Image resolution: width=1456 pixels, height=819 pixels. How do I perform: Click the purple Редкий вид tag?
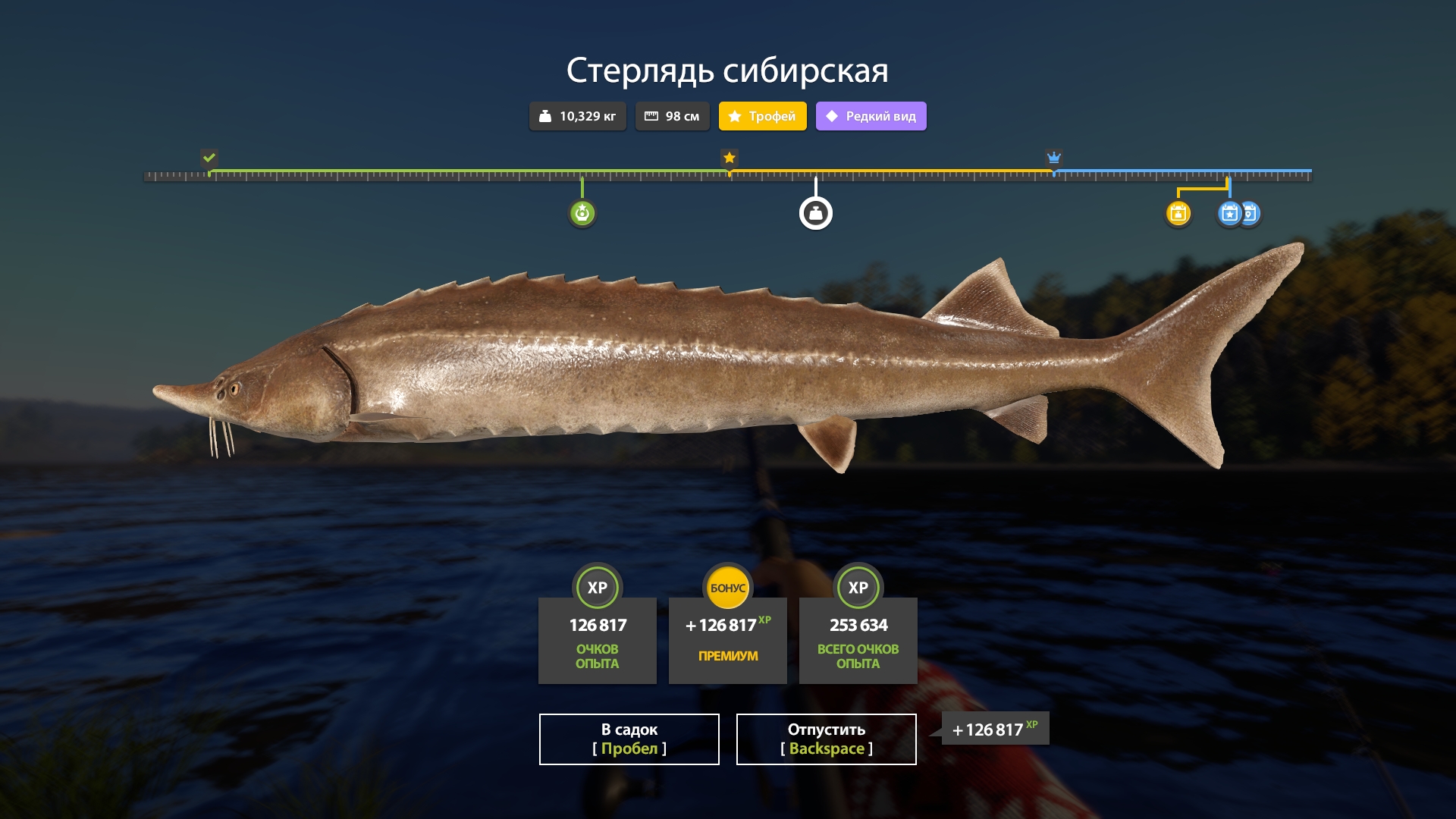[871, 116]
